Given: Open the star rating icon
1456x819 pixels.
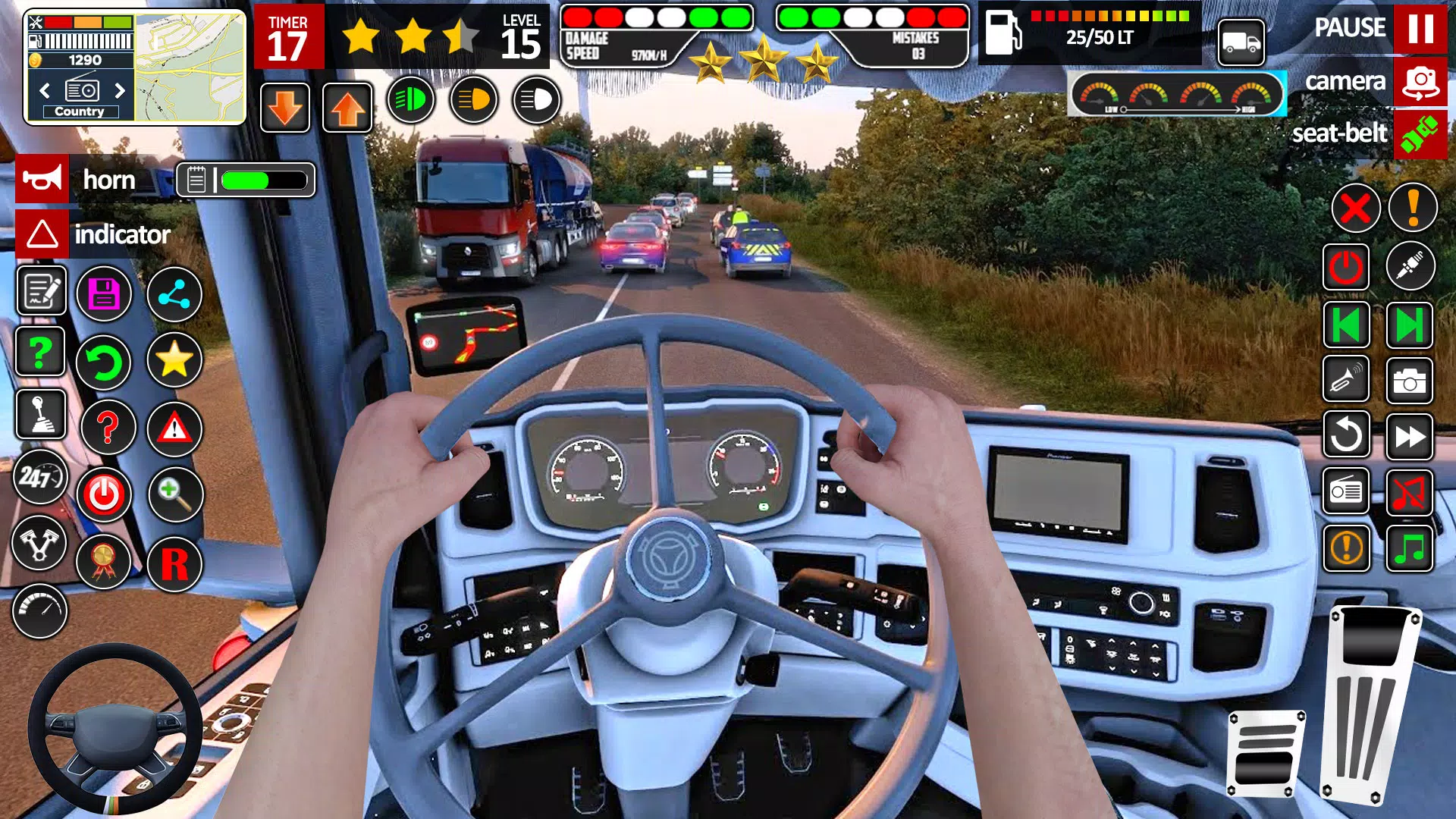Looking at the screenshot, I should pos(174,362).
